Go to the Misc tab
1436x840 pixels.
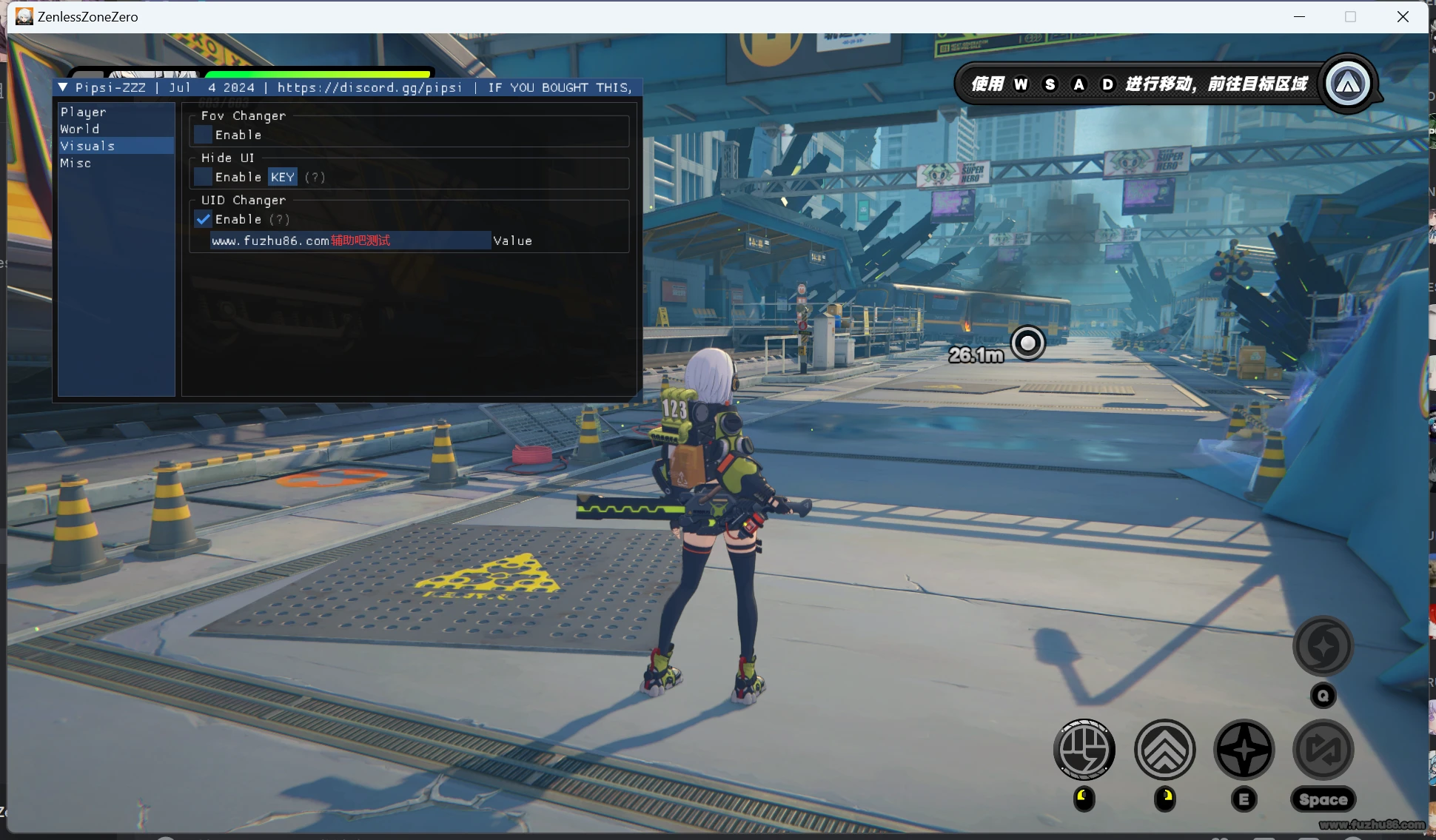[76, 163]
